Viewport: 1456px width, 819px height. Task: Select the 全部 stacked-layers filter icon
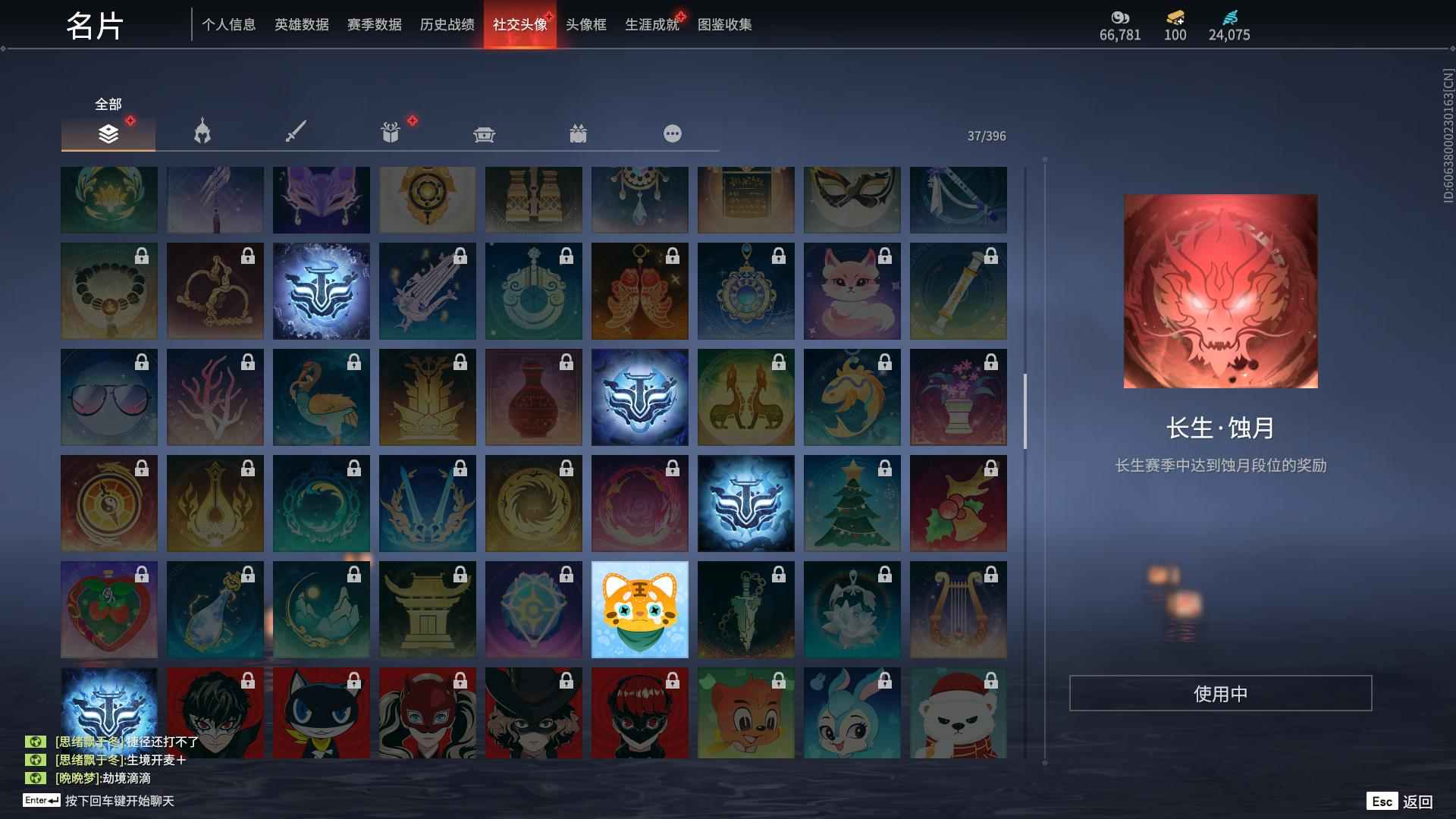[x=108, y=133]
